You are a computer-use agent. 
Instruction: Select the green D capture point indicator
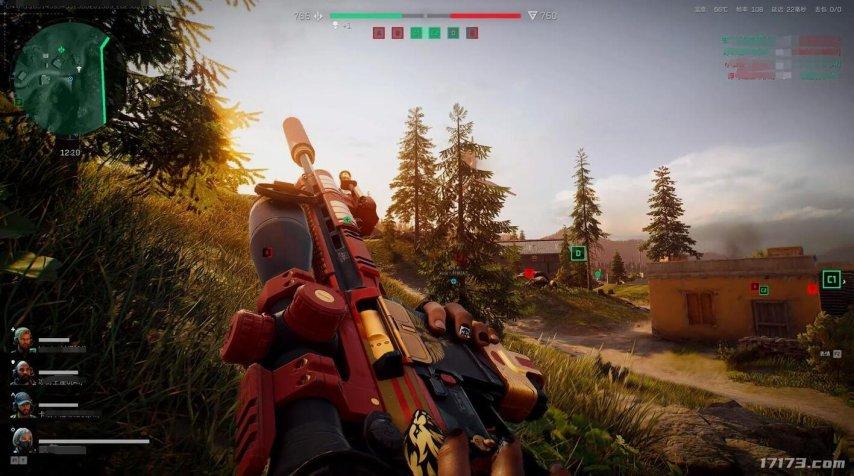pos(453,33)
